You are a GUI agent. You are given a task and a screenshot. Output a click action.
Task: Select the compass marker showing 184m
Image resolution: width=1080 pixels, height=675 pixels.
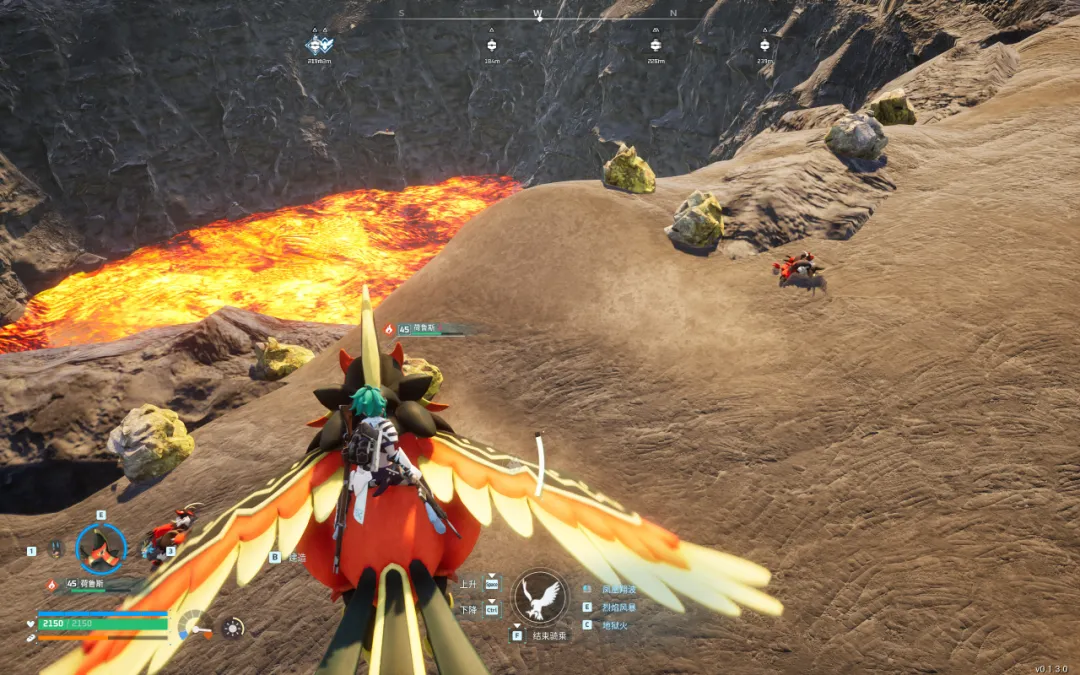tap(491, 46)
